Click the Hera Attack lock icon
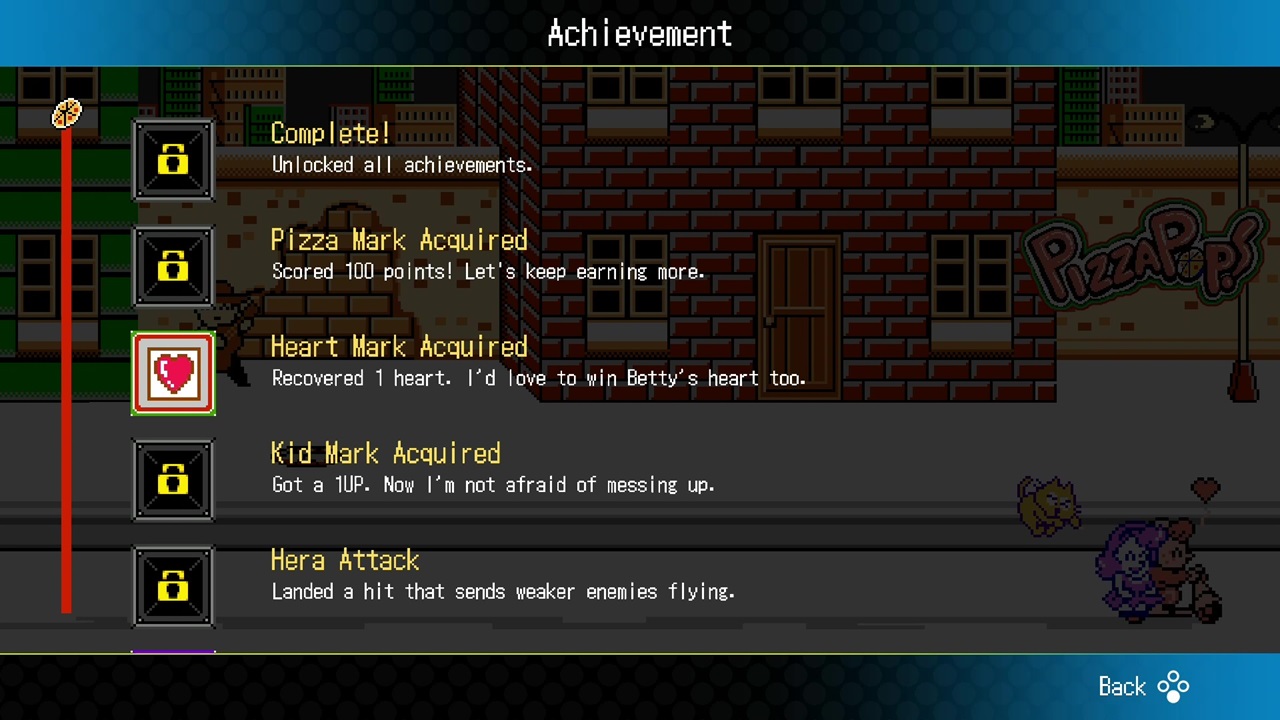The width and height of the screenshot is (1280, 720). [173, 587]
